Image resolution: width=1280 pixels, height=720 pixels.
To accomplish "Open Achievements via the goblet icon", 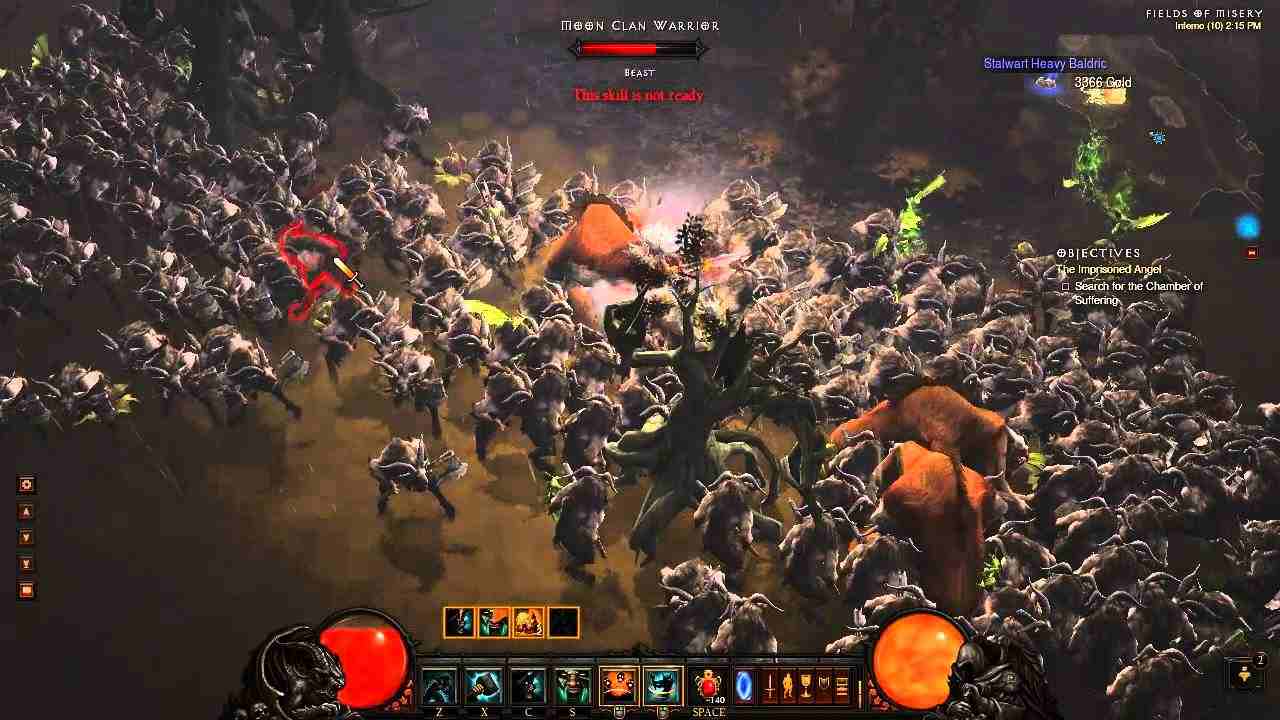I will point(805,685).
